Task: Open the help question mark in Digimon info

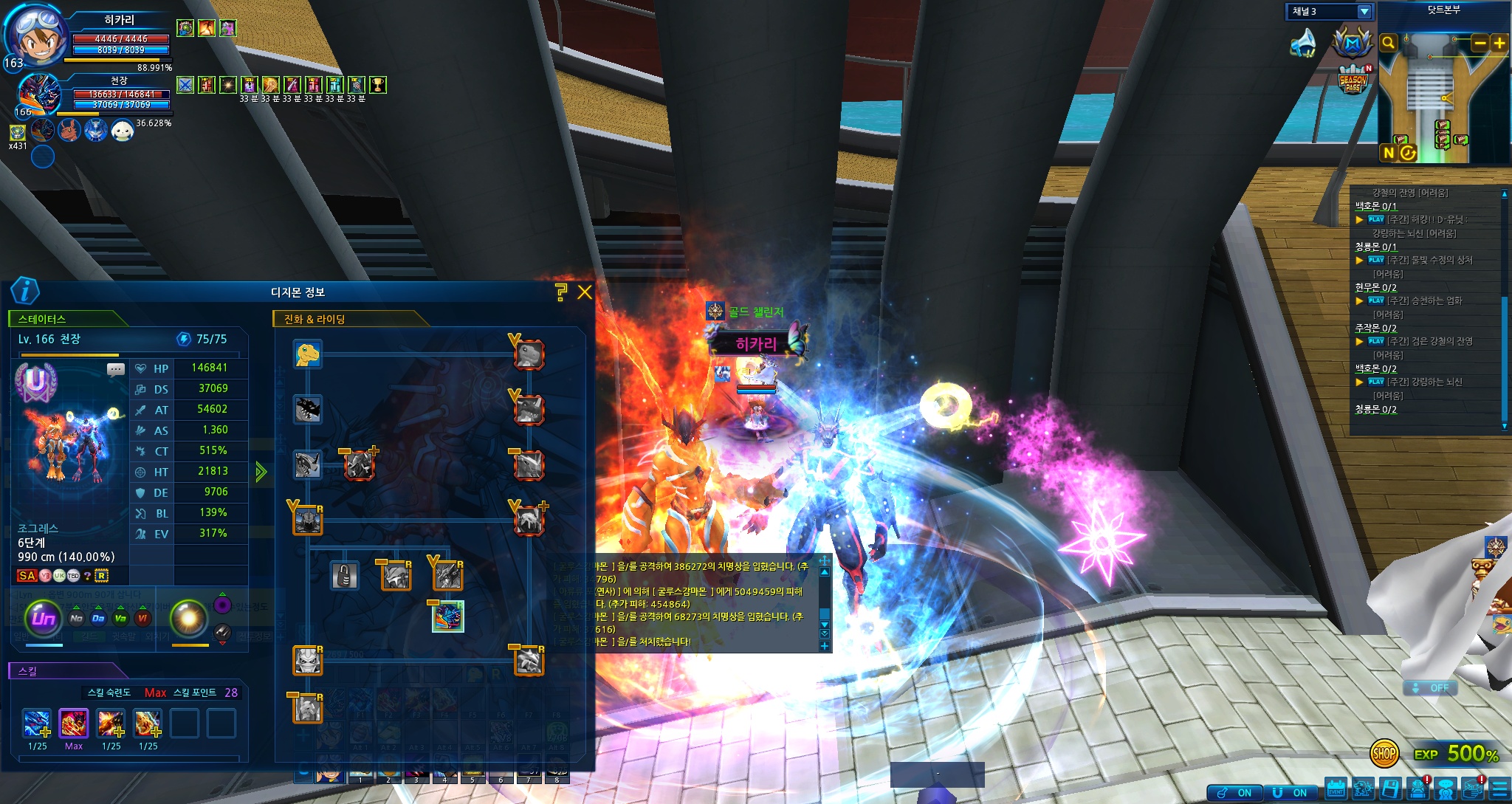Action: 561,292
